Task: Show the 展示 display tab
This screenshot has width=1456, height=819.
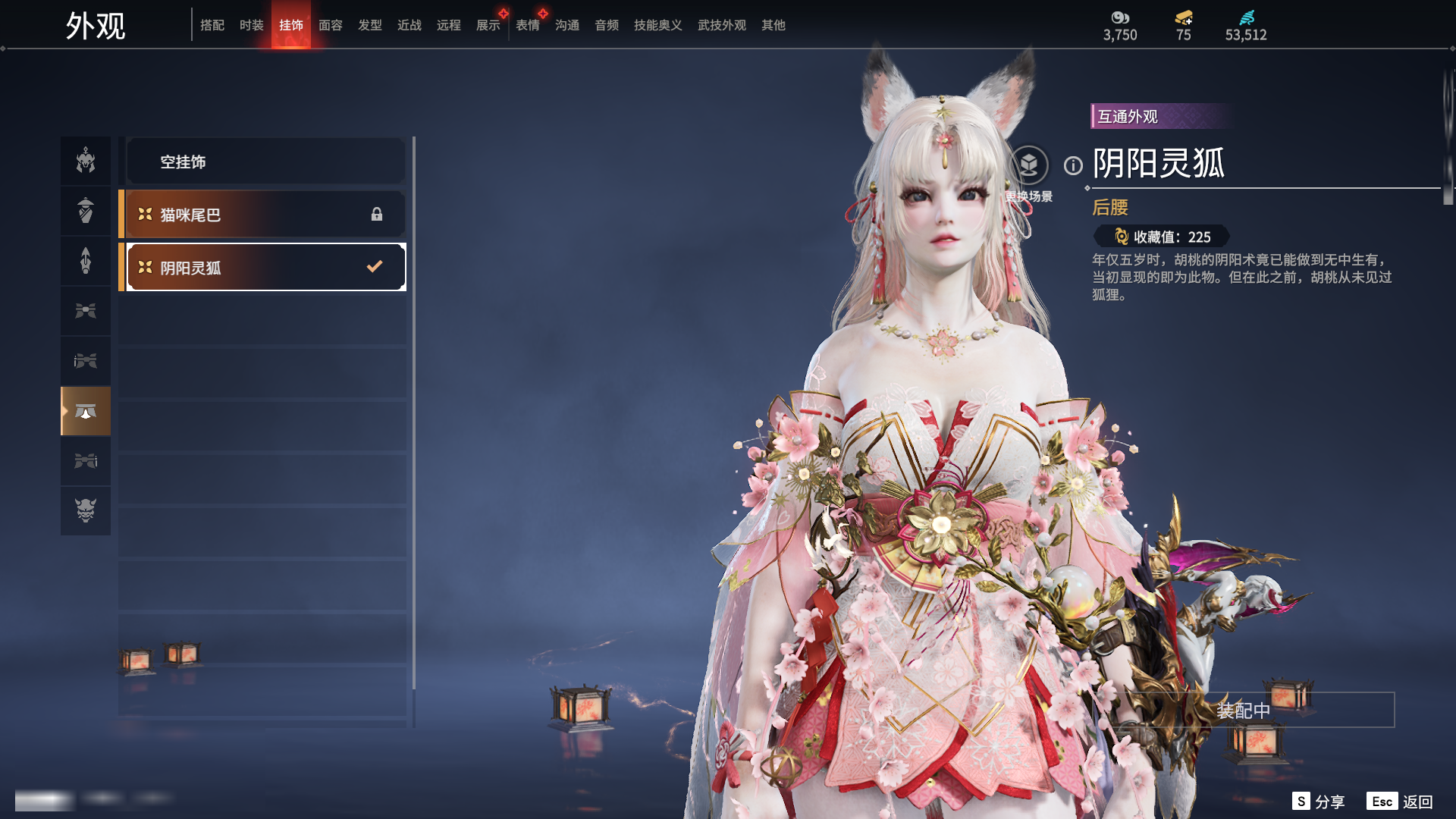Action: 488,25
